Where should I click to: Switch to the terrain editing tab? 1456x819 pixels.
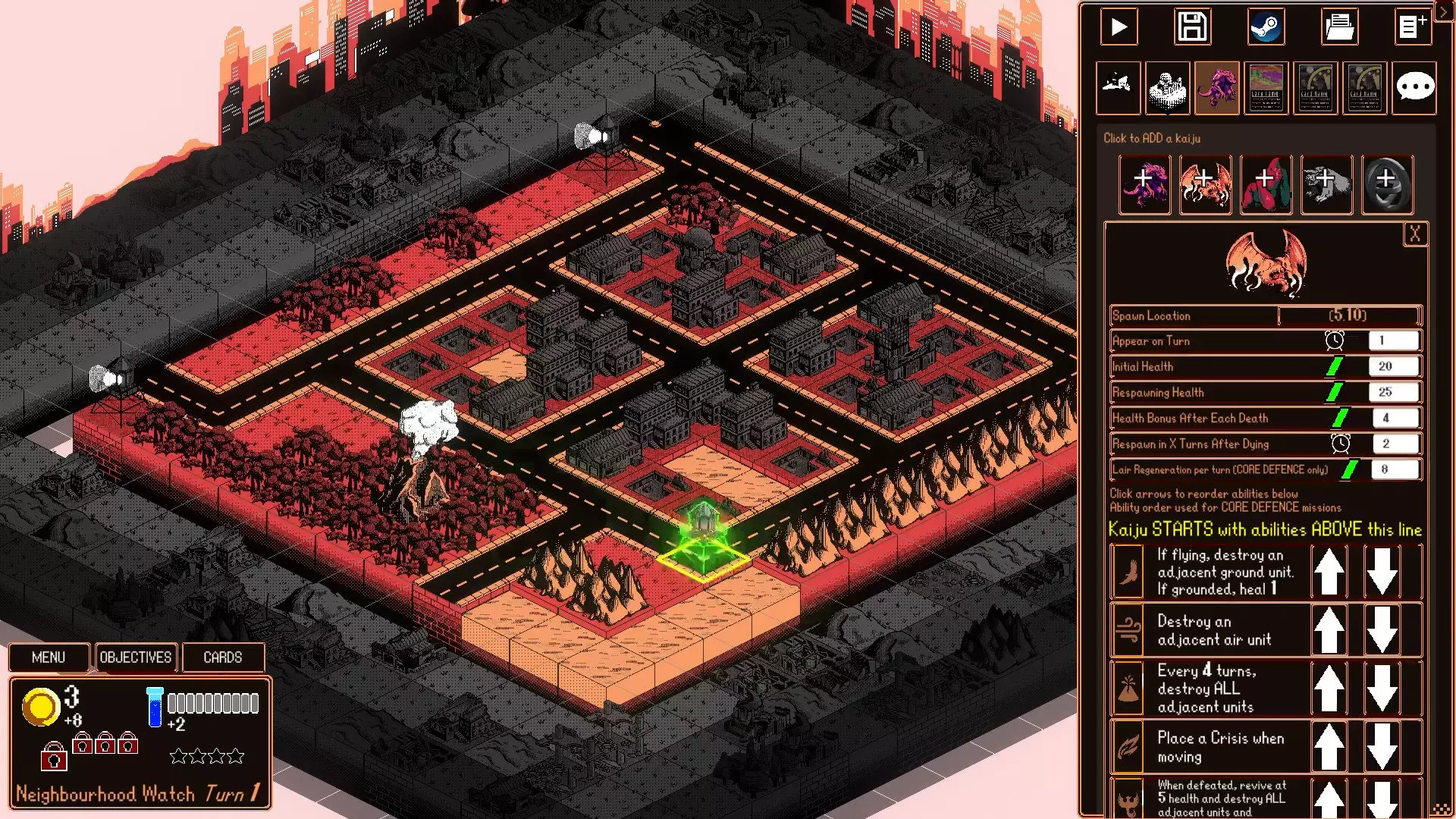point(1118,87)
